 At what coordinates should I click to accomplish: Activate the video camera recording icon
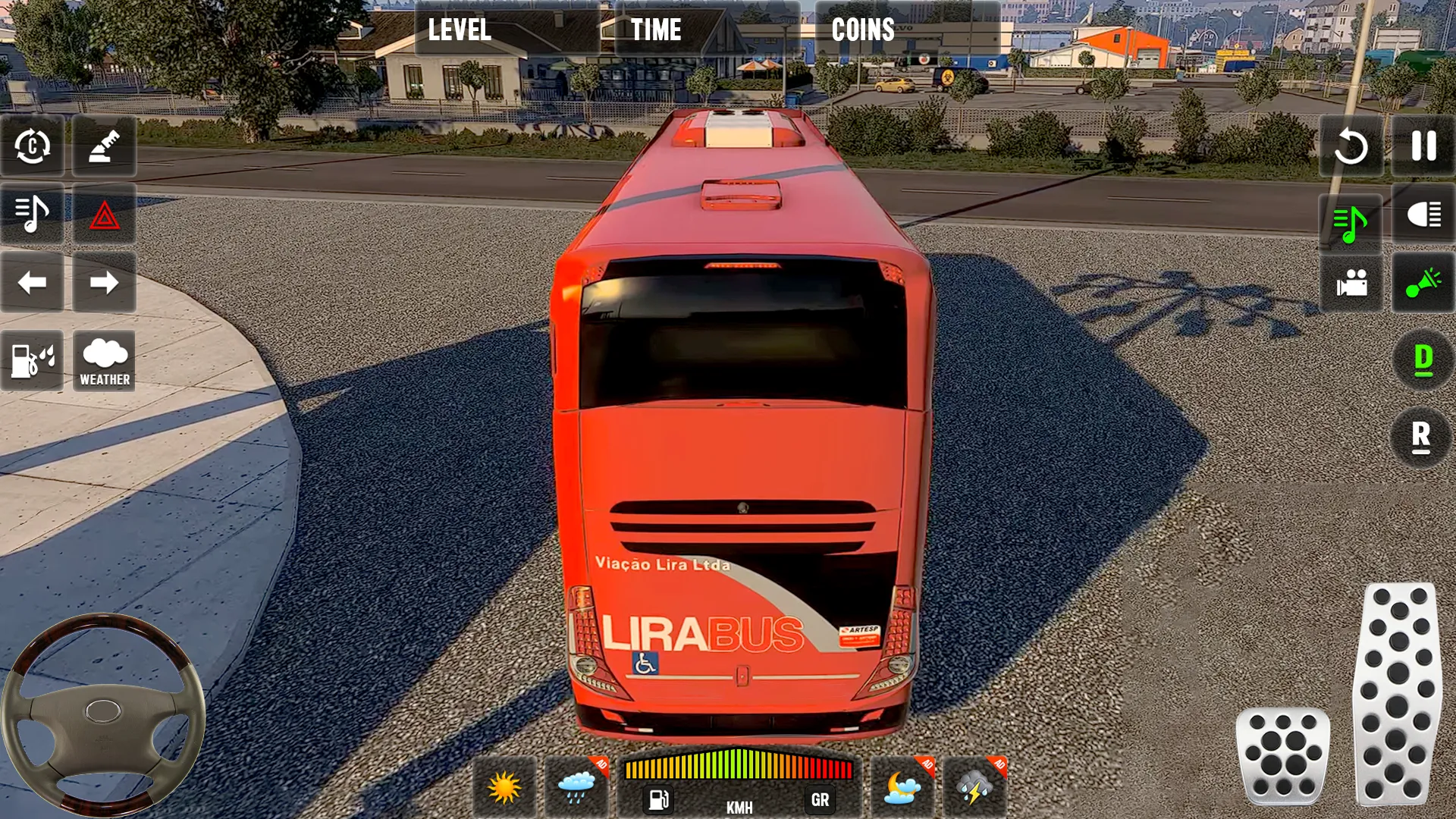pyautogui.click(x=1351, y=284)
